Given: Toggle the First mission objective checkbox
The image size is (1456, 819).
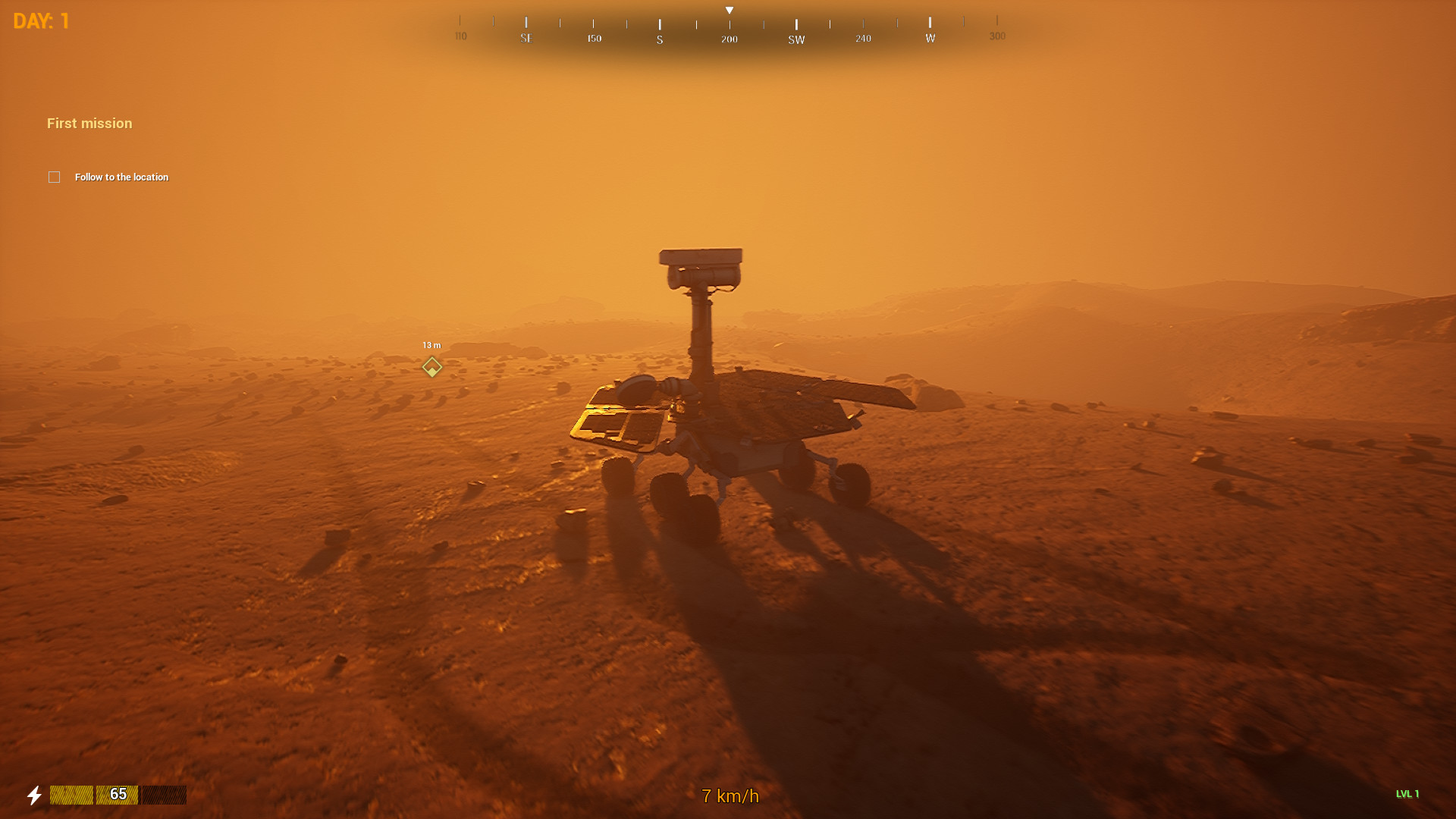Looking at the screenshot, I should [x=54, y=177].
